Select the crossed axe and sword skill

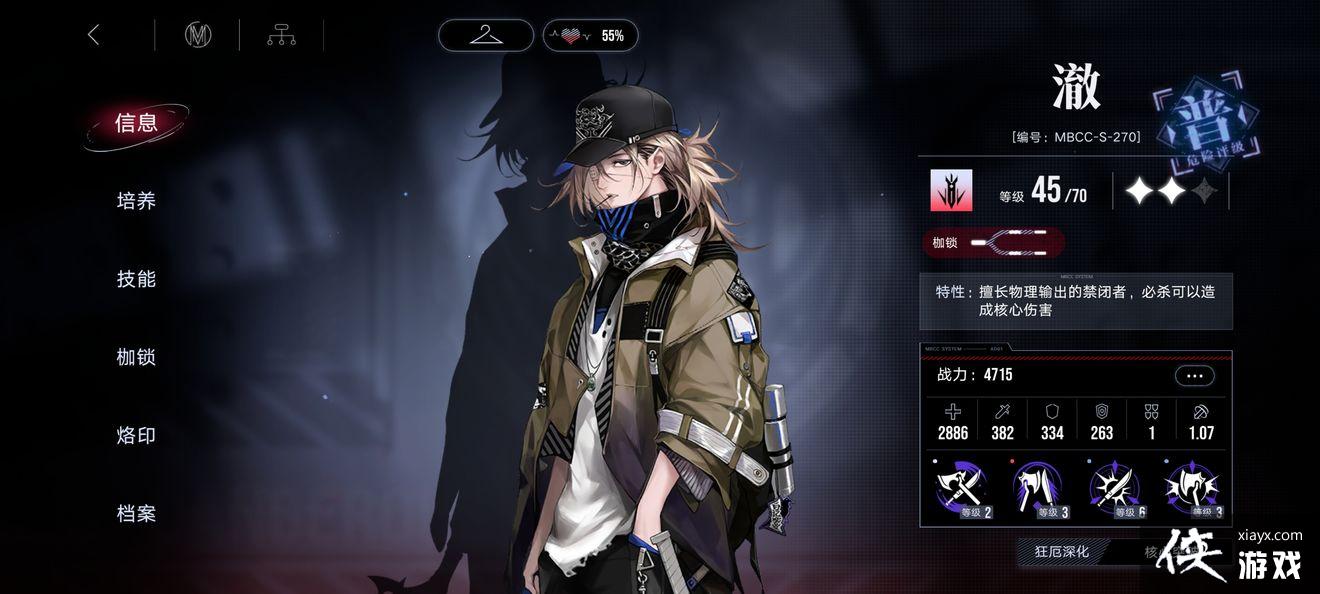tap(962, 489)
